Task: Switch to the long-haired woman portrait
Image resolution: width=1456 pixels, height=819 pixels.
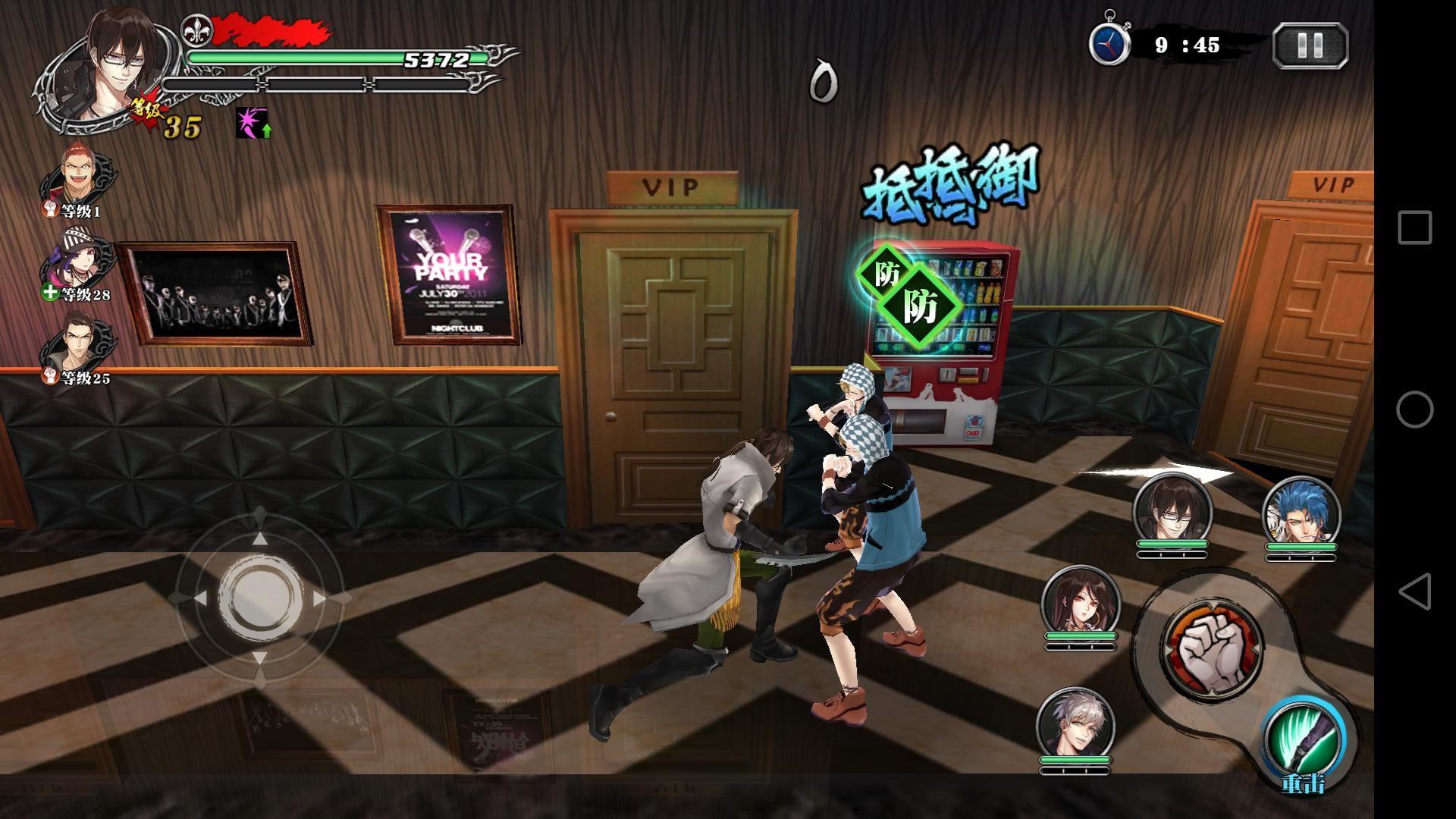Action: click(1081, 601)
